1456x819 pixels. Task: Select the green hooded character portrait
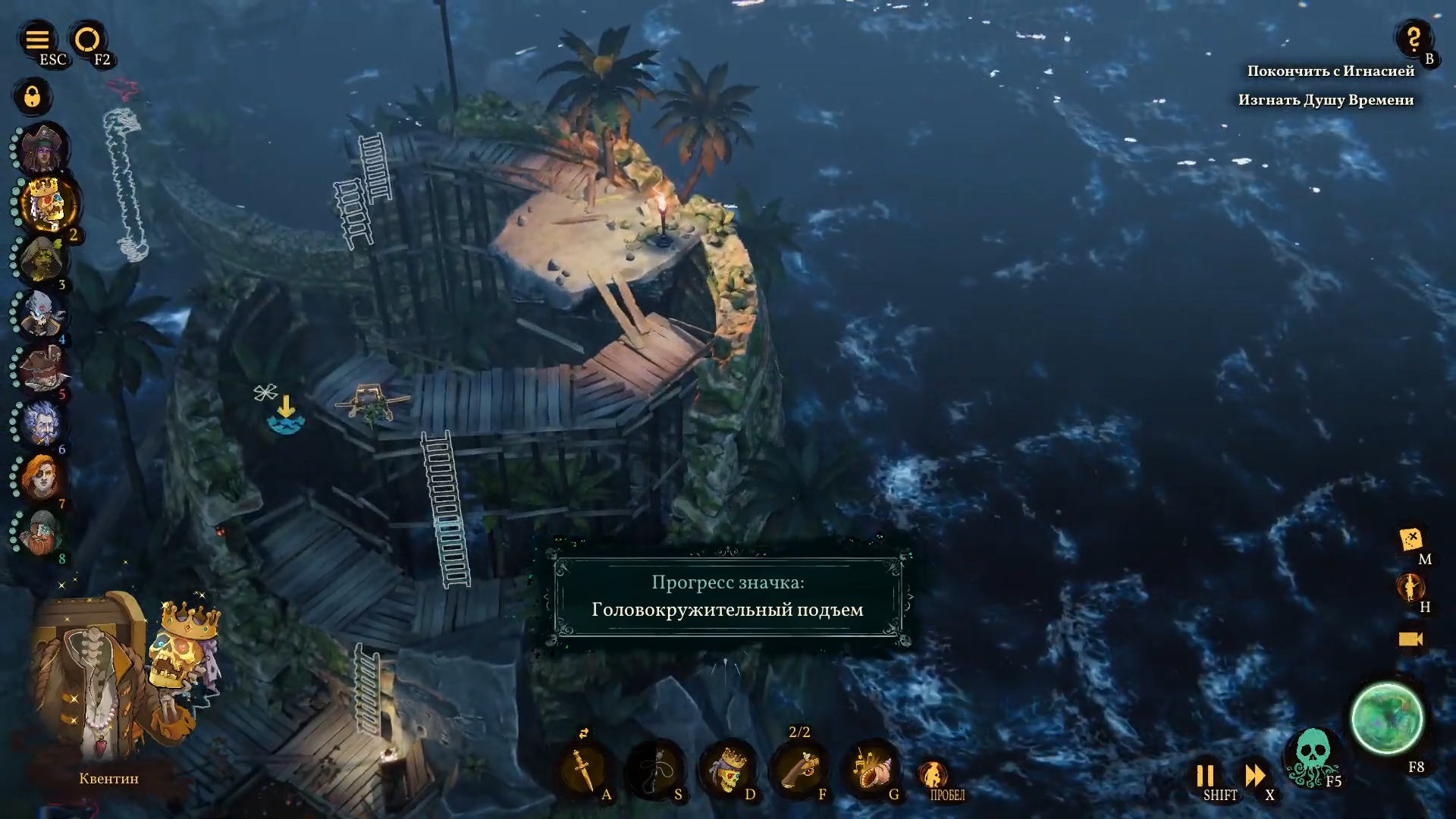[43, 259]
